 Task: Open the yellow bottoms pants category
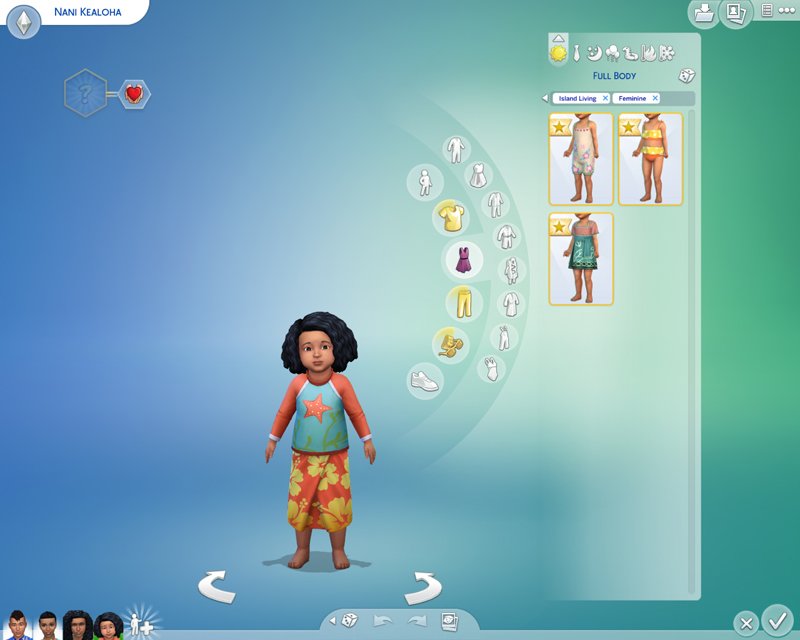pyautogui.click(x=463, y=301)
